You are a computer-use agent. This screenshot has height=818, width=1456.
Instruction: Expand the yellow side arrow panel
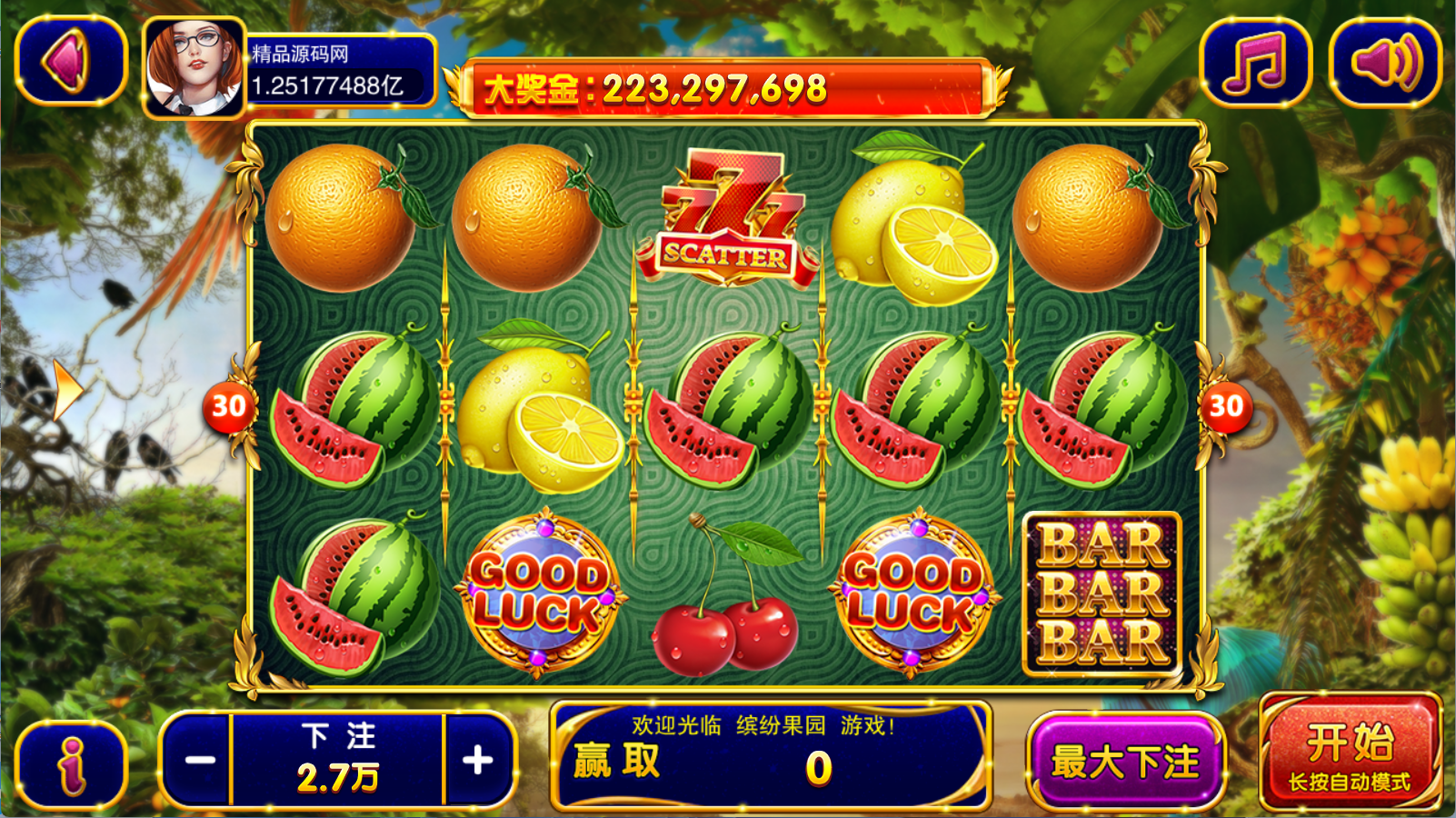66,390
